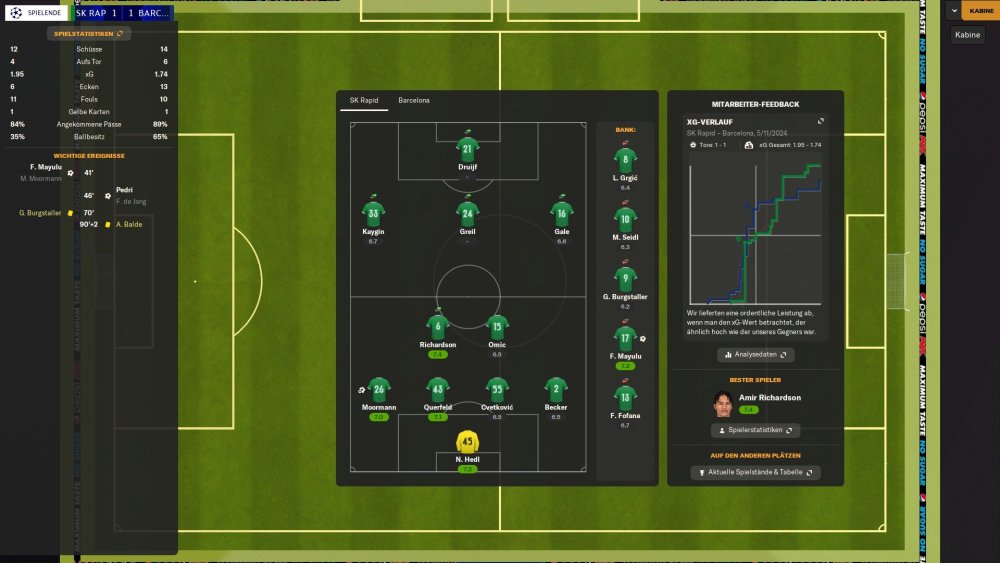This screenshot has height=563, width=1000.
Task: Open the Spielstatistiken panel
Action: coord(89,33)
